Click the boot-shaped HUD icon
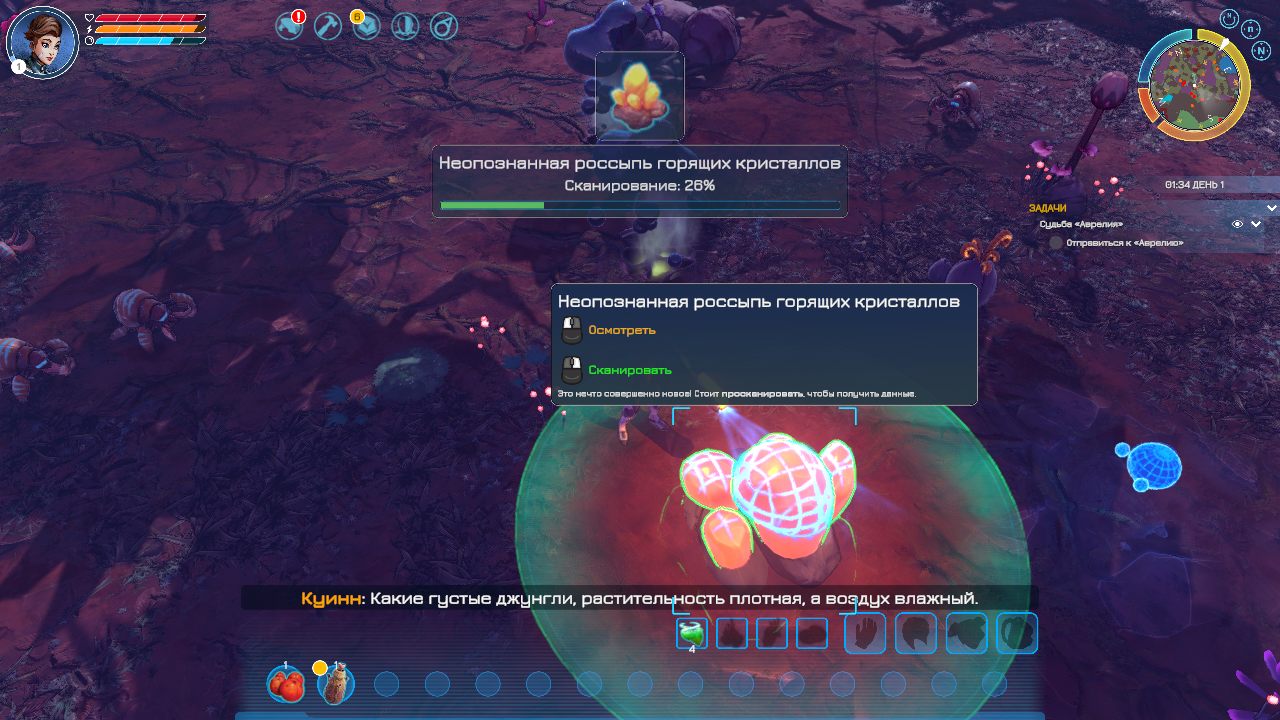This screenshot has height=720, width=1280. pyautogui.click(x=405, y=26)
